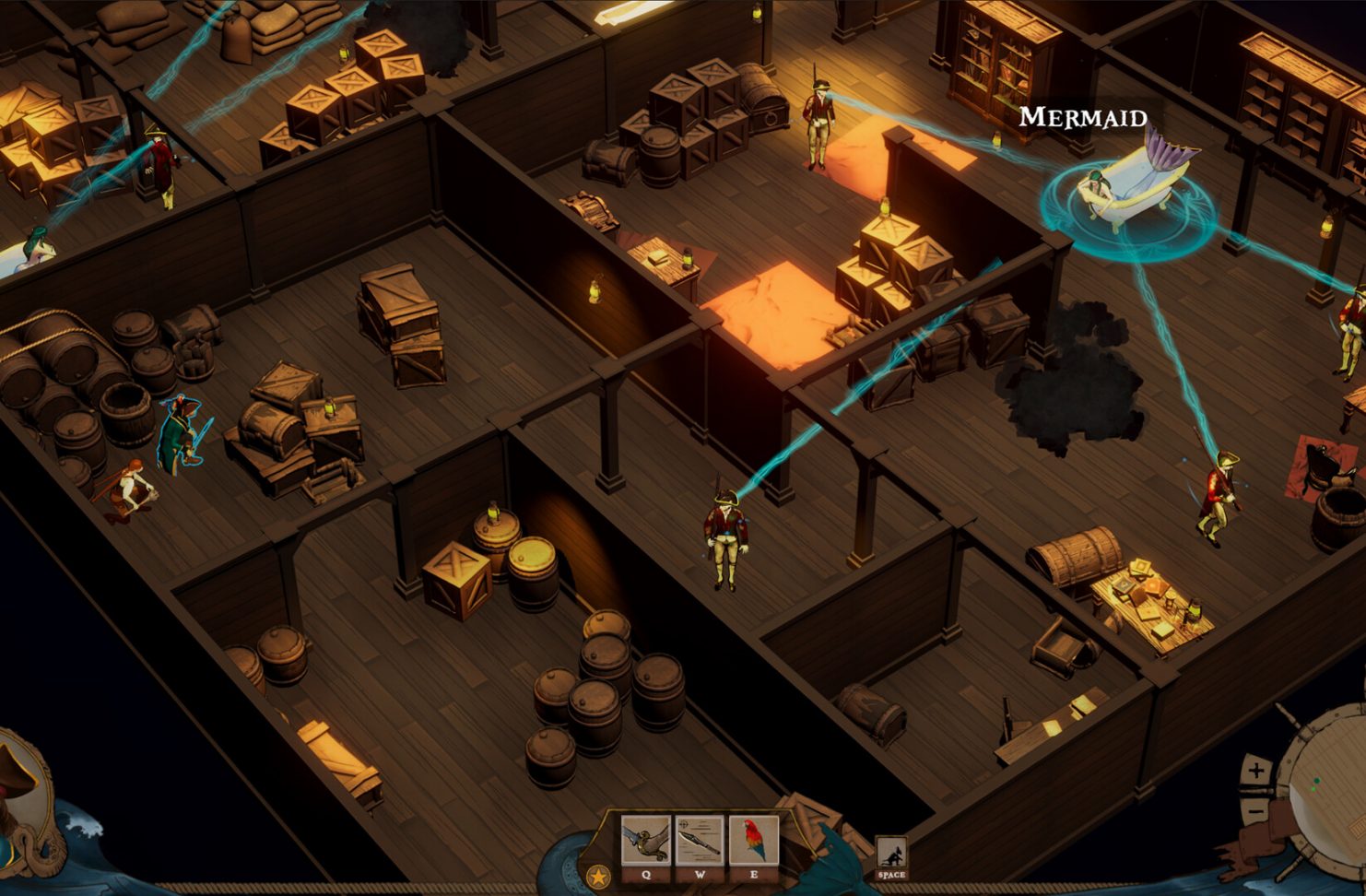Zoom out with the minimap minus button
This screenshot has height=896, width=1366.
pos(1255,810)
